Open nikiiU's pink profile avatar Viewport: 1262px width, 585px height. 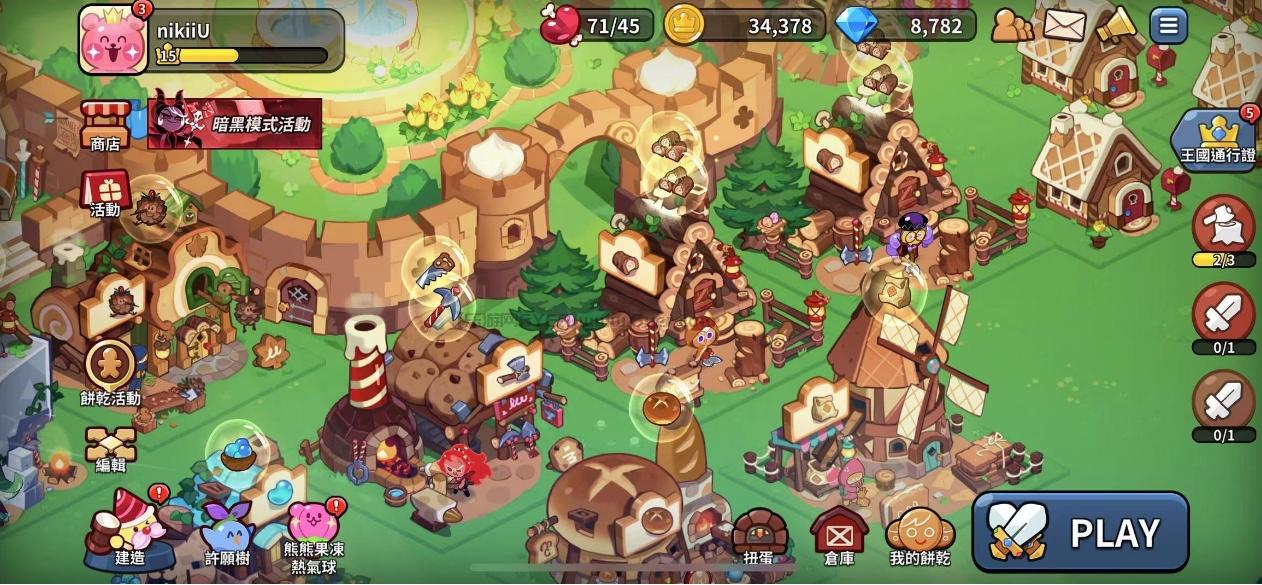tap(112, 40)
